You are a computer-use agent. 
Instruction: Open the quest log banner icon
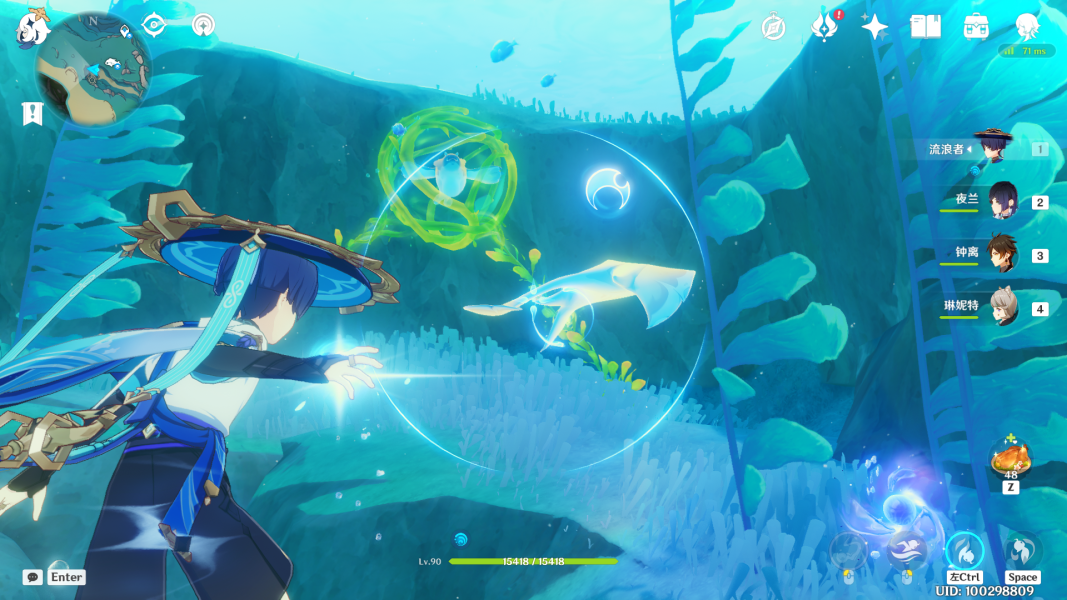(x=33, y=114)
